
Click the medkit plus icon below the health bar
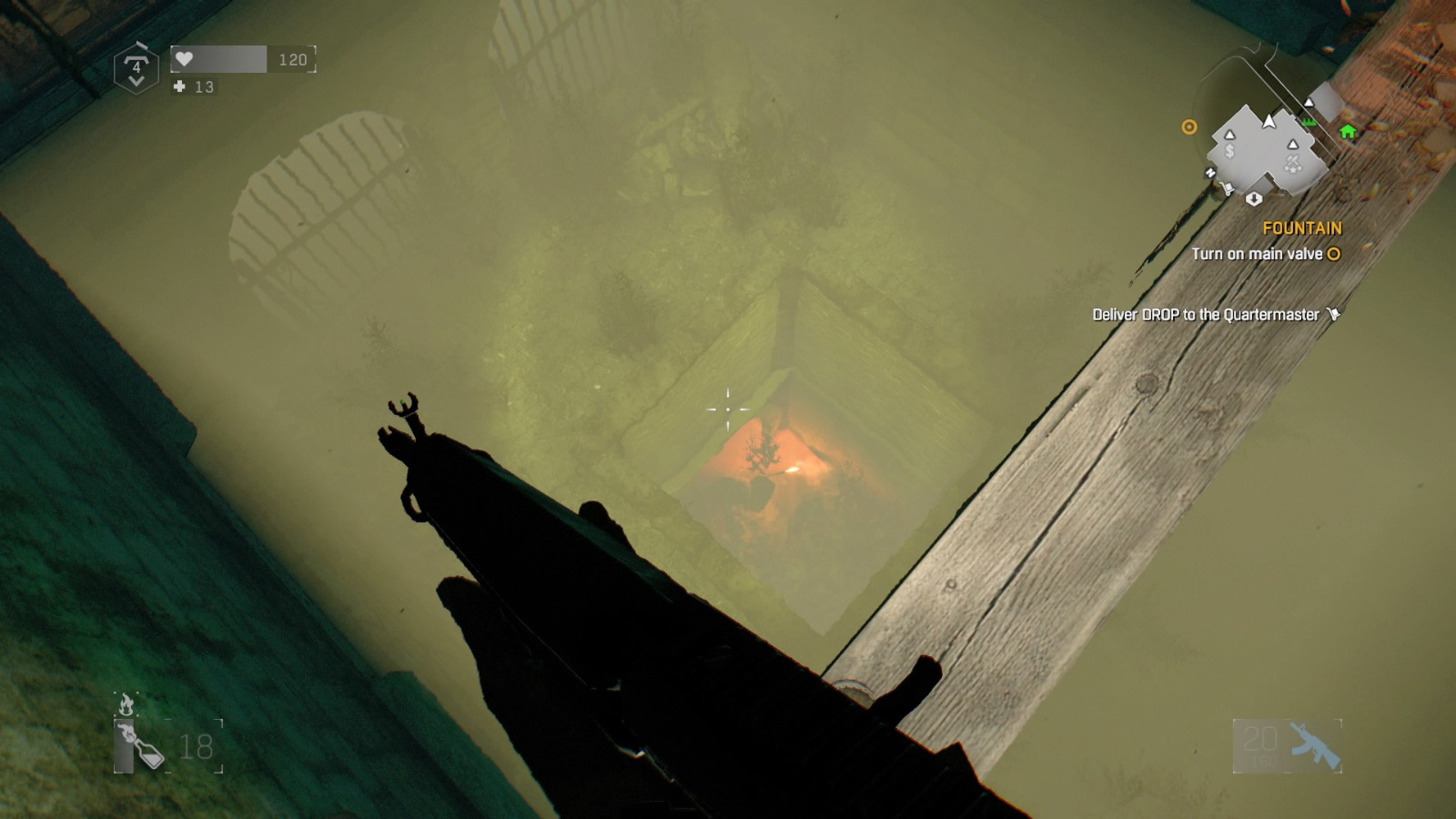(x=179, y=87)
